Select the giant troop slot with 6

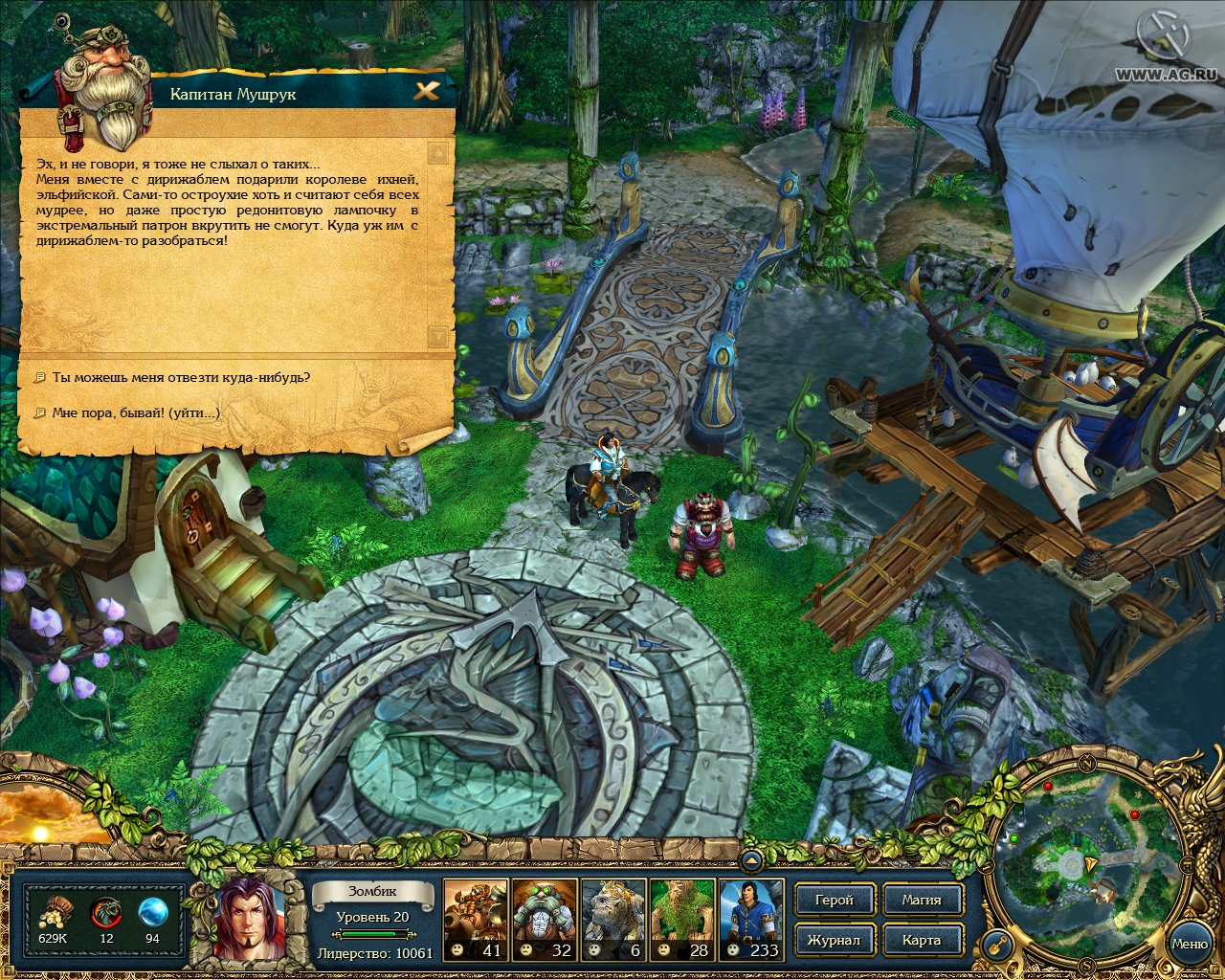(613, 919)
